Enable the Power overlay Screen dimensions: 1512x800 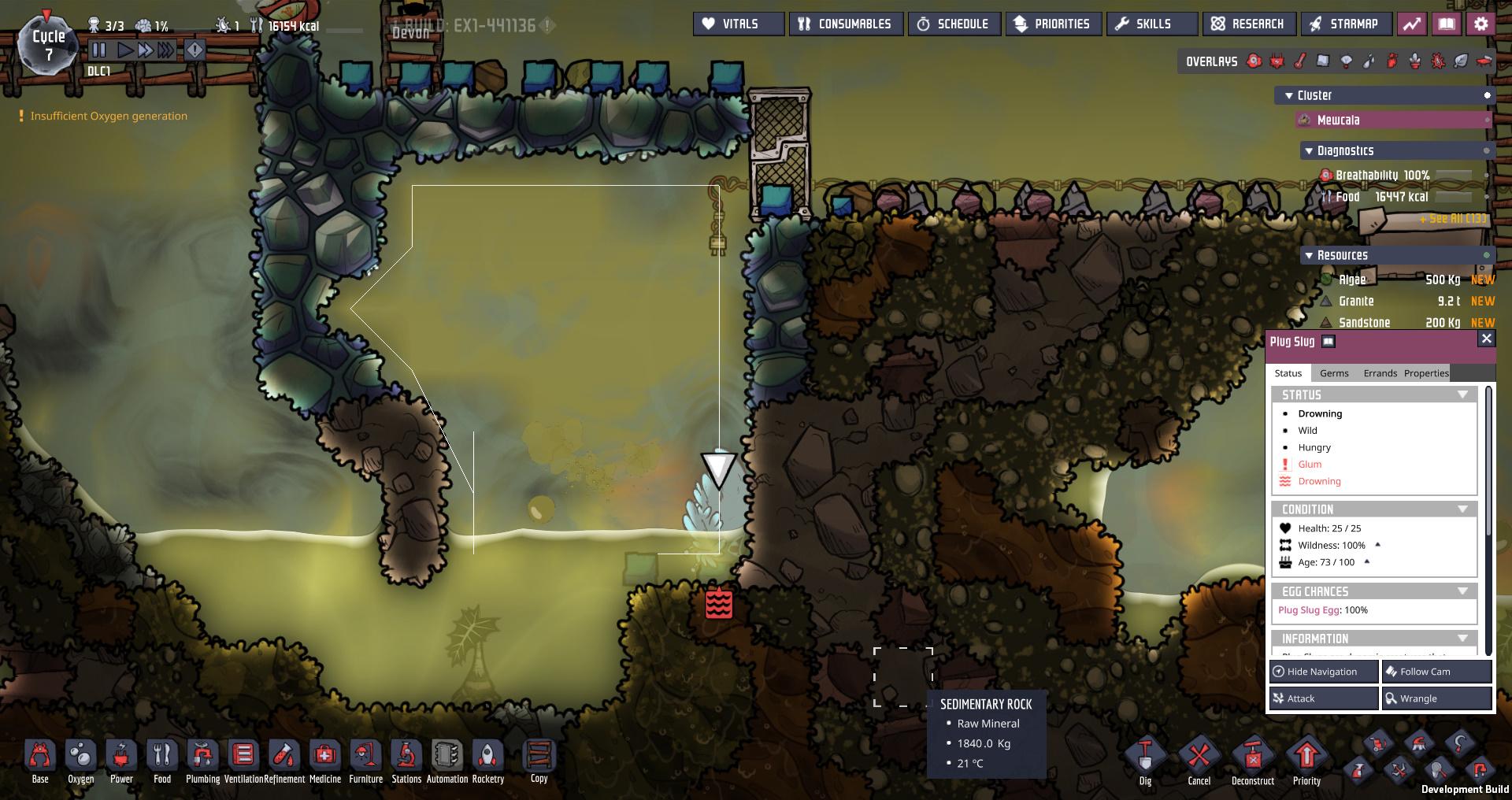pos(1277,61)
